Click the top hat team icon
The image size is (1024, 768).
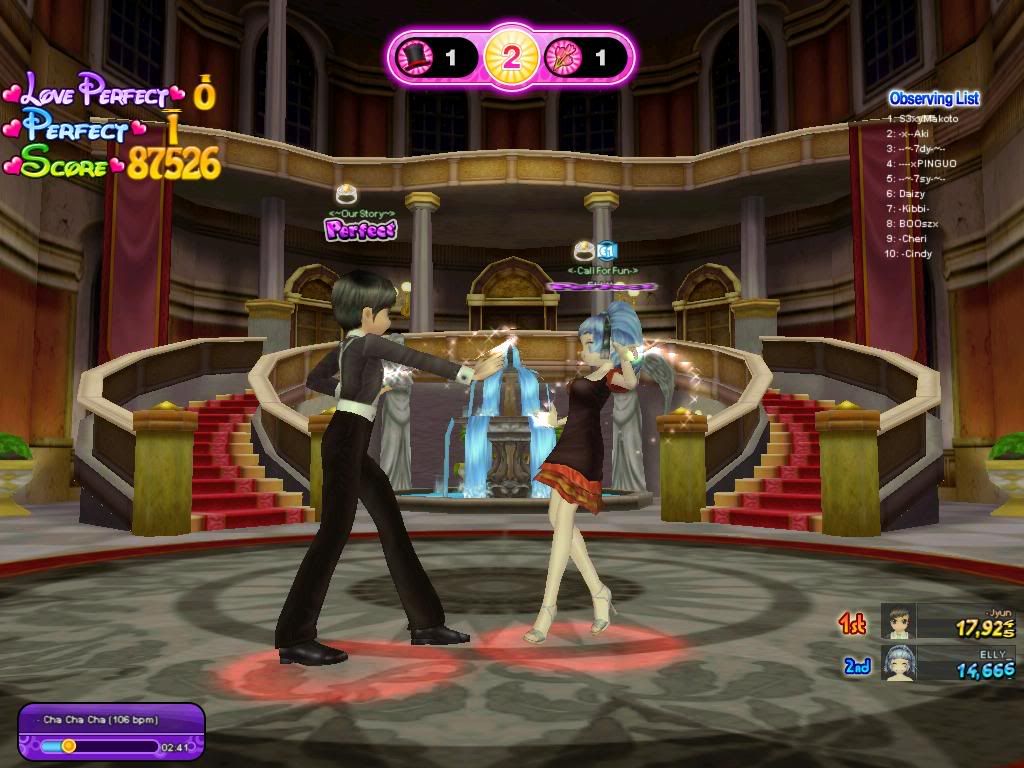(x=412, y=58)
